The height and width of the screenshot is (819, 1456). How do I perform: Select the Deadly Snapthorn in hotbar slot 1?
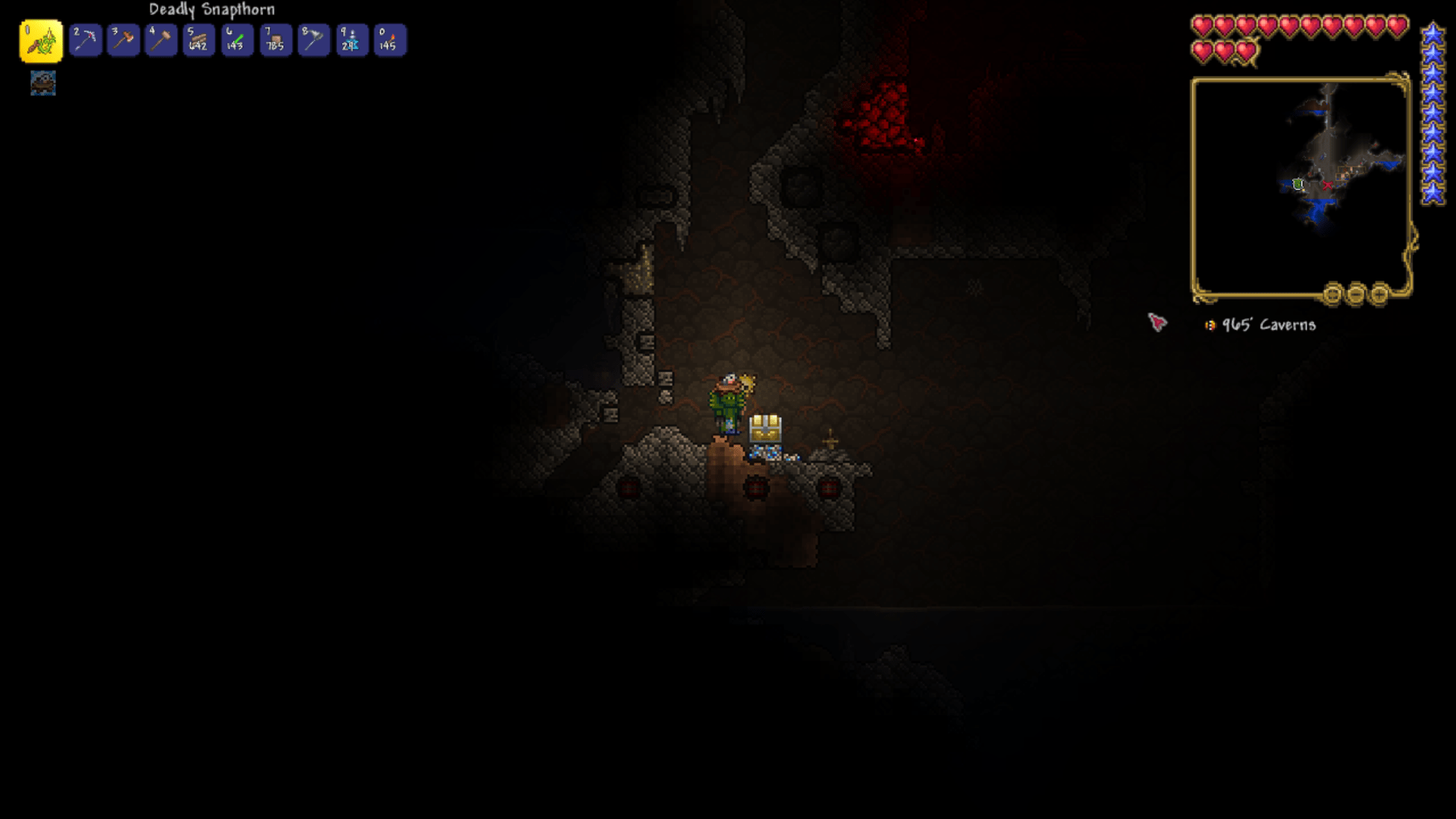tap(43, 40)
